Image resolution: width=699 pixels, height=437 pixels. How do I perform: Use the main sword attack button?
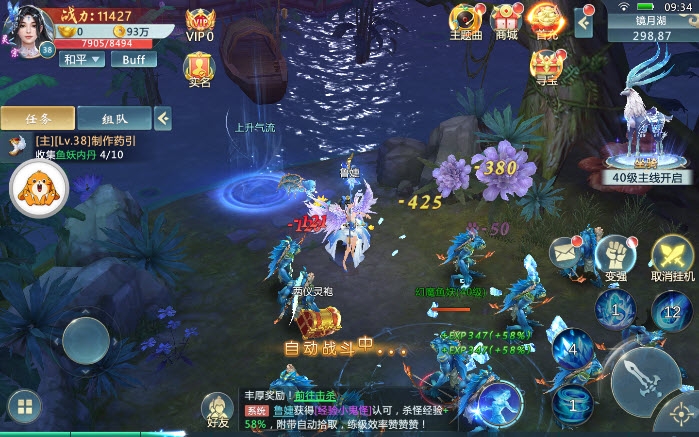tap(640, 378)
